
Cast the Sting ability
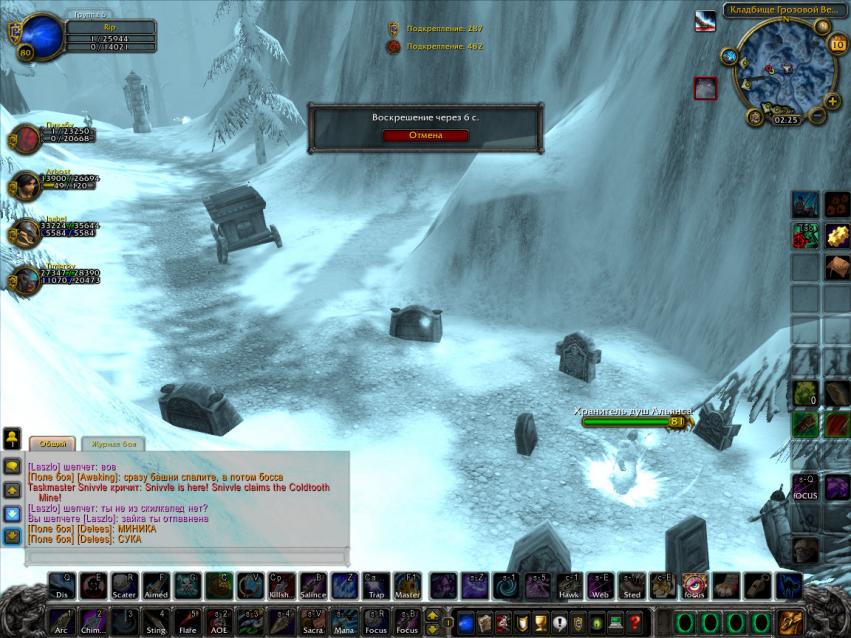coord(157,622)
